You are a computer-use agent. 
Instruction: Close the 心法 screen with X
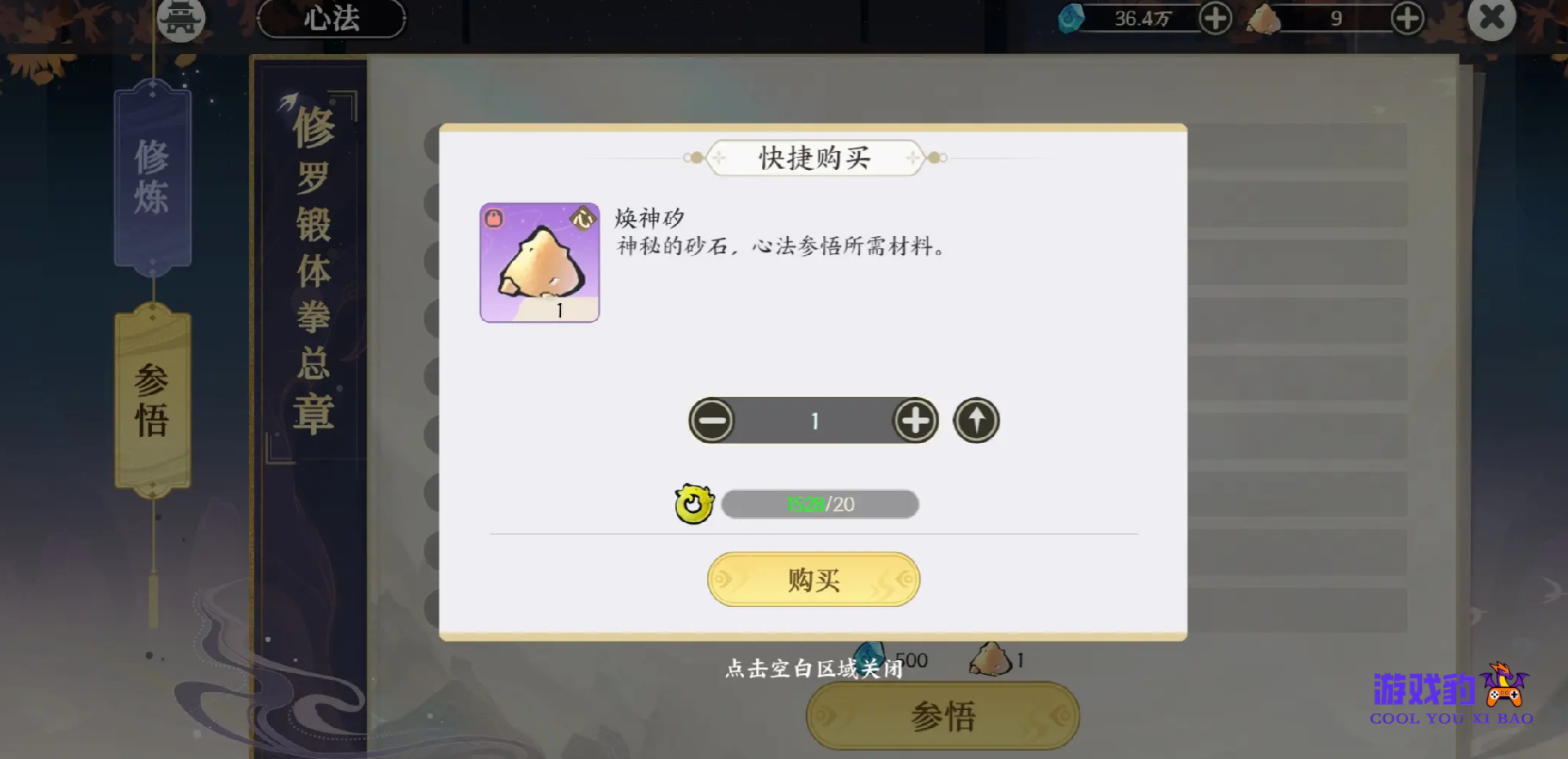pyautogui.click(x=1491, y=18)
